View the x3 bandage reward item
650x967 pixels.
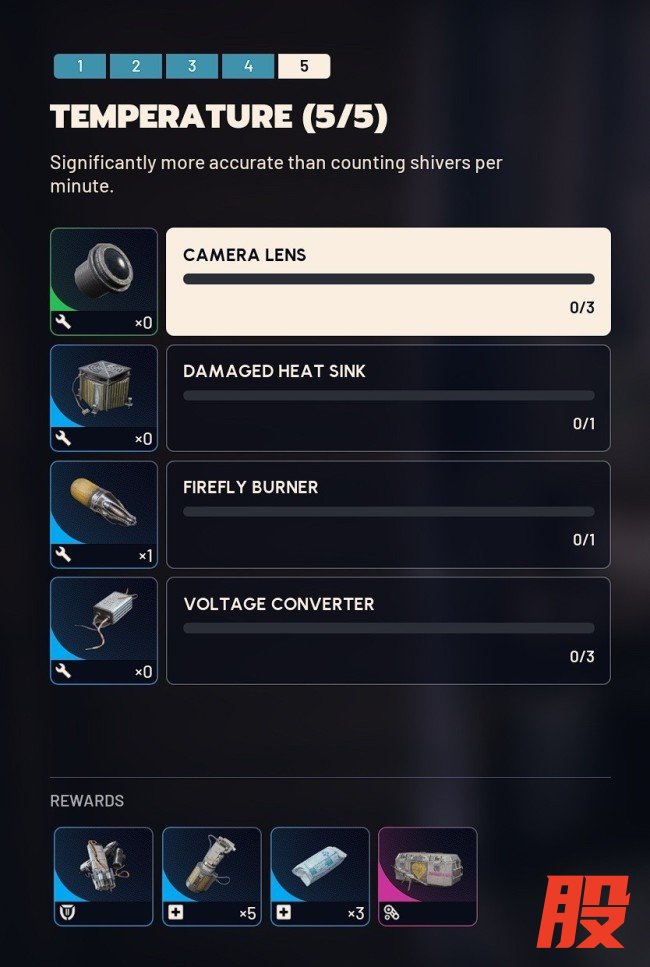(320, 876)
